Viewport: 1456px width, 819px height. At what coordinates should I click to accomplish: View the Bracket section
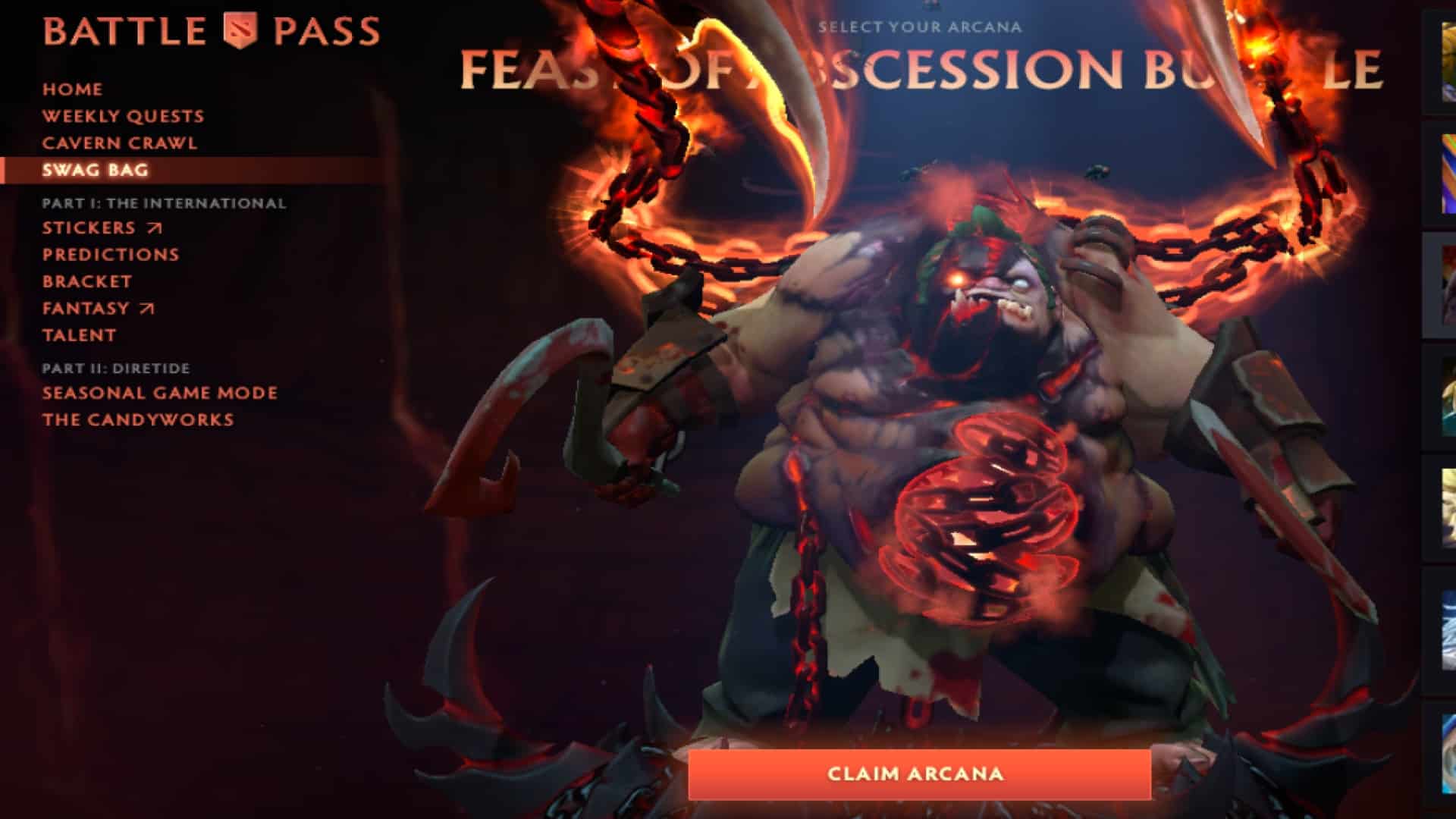86,281
